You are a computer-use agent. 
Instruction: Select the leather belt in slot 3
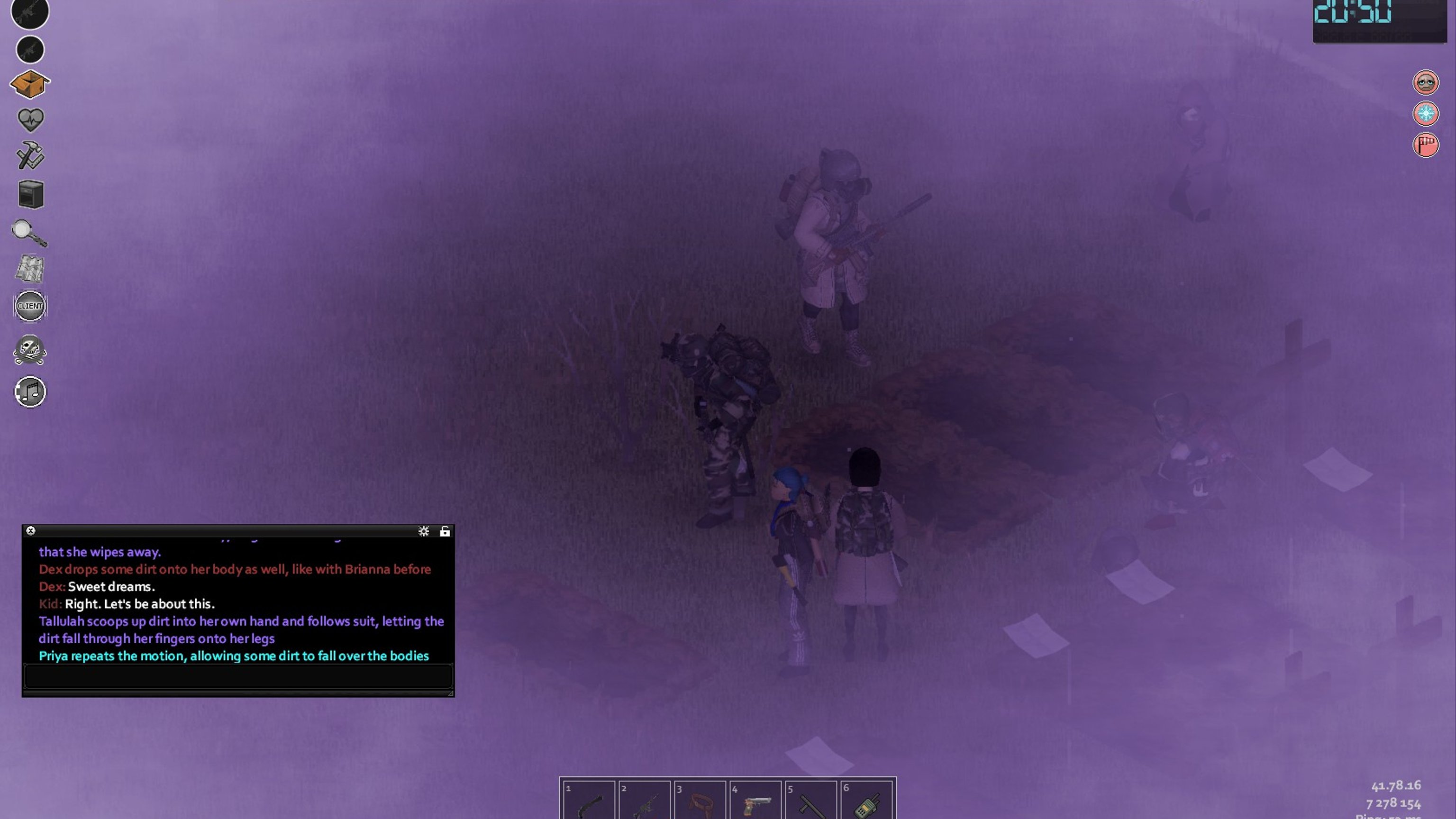coord(700,802)
